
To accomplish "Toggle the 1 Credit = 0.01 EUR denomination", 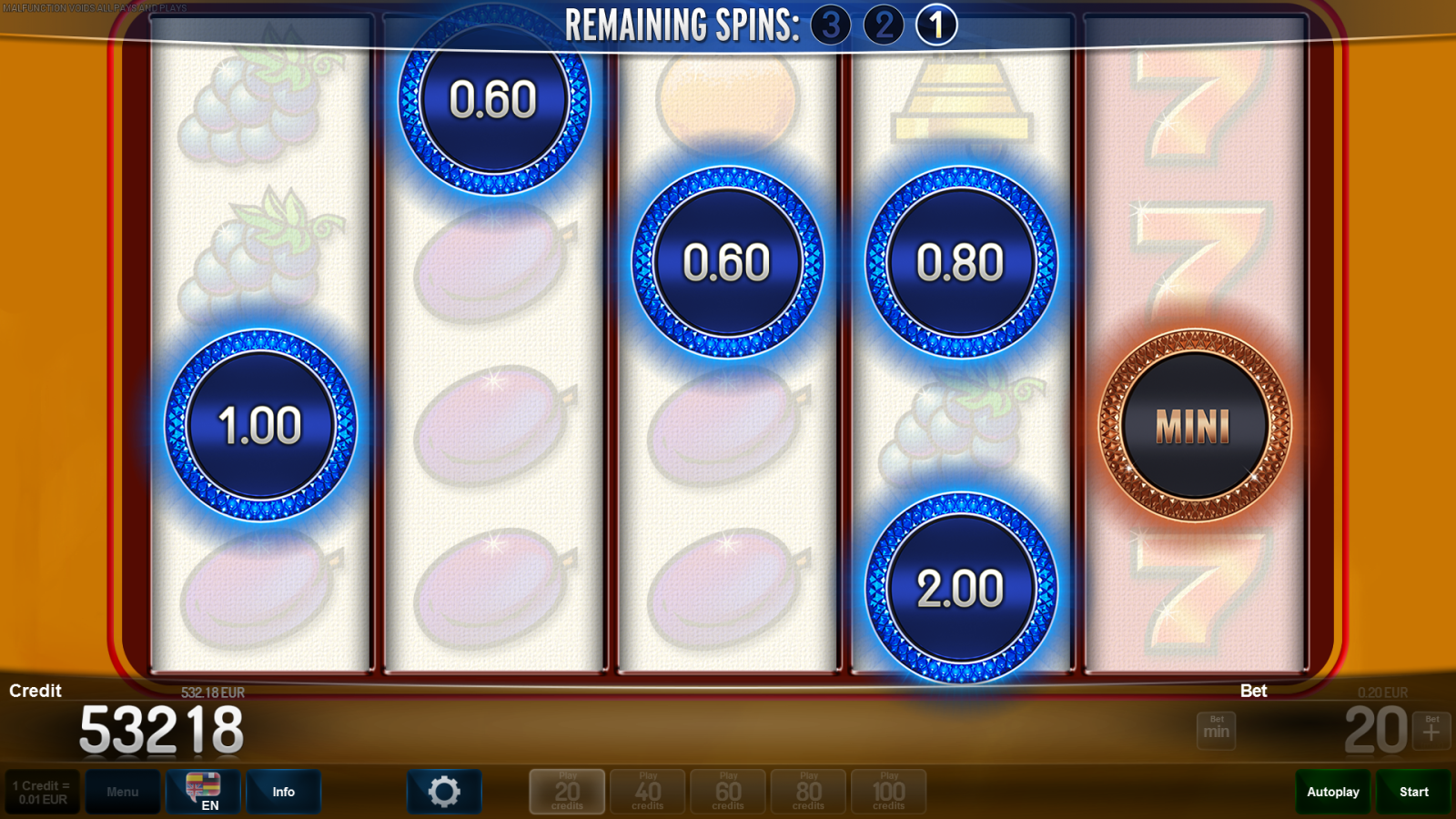I will [x=42, y=792].
